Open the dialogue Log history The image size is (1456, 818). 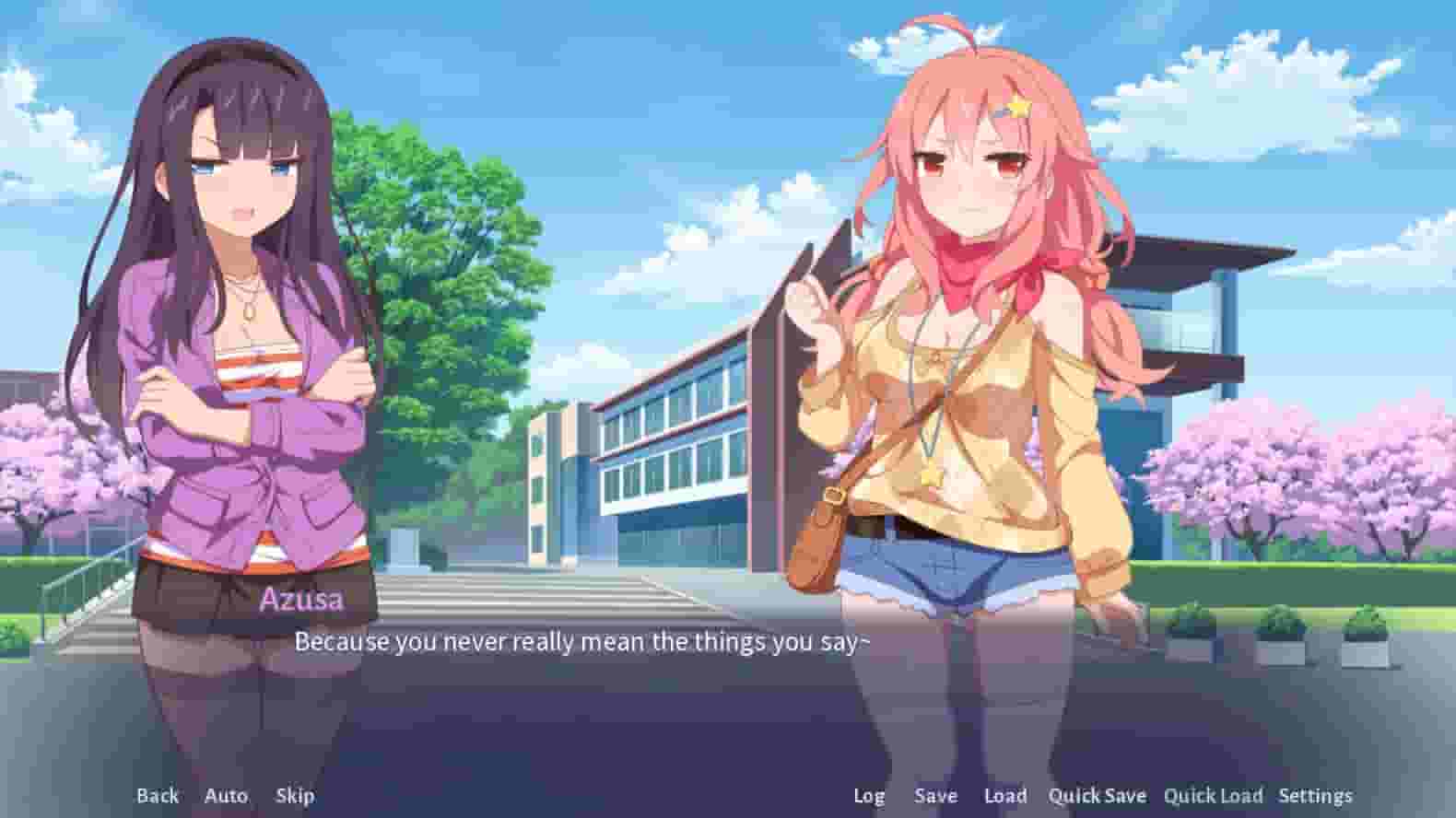point(869,795)
